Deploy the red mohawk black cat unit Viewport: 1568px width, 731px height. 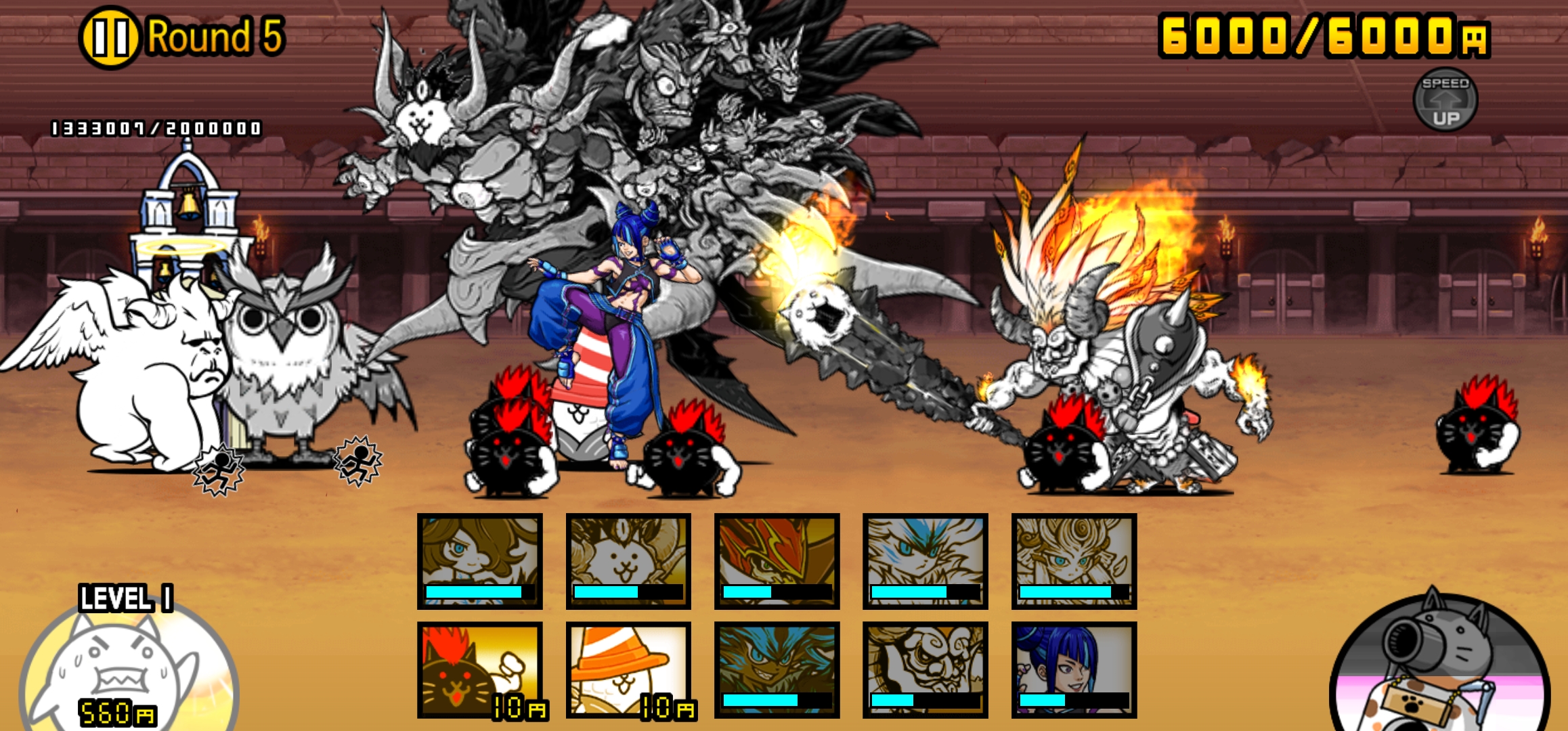pos(480,669)
